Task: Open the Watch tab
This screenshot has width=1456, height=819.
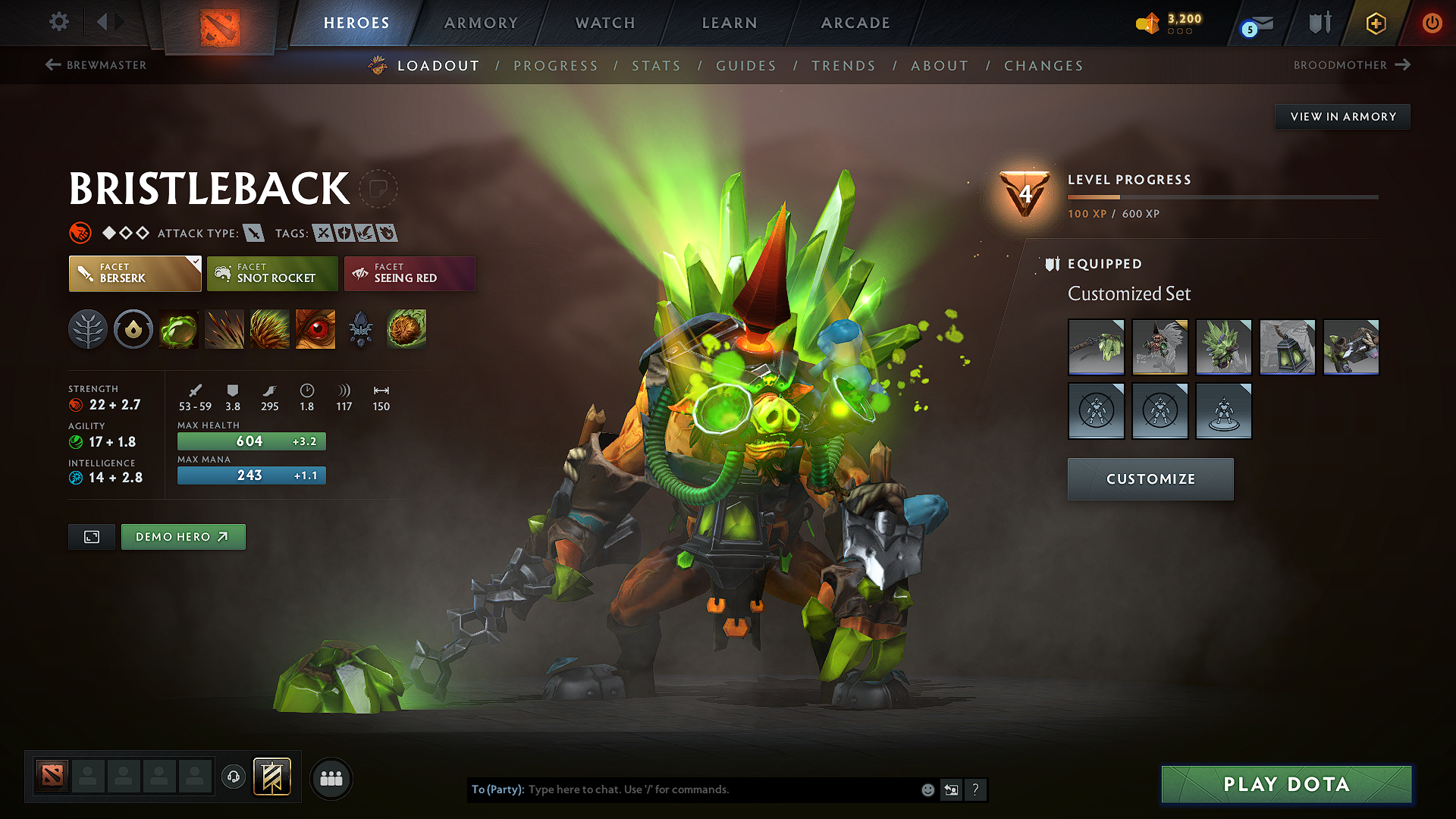Action: 605,23
